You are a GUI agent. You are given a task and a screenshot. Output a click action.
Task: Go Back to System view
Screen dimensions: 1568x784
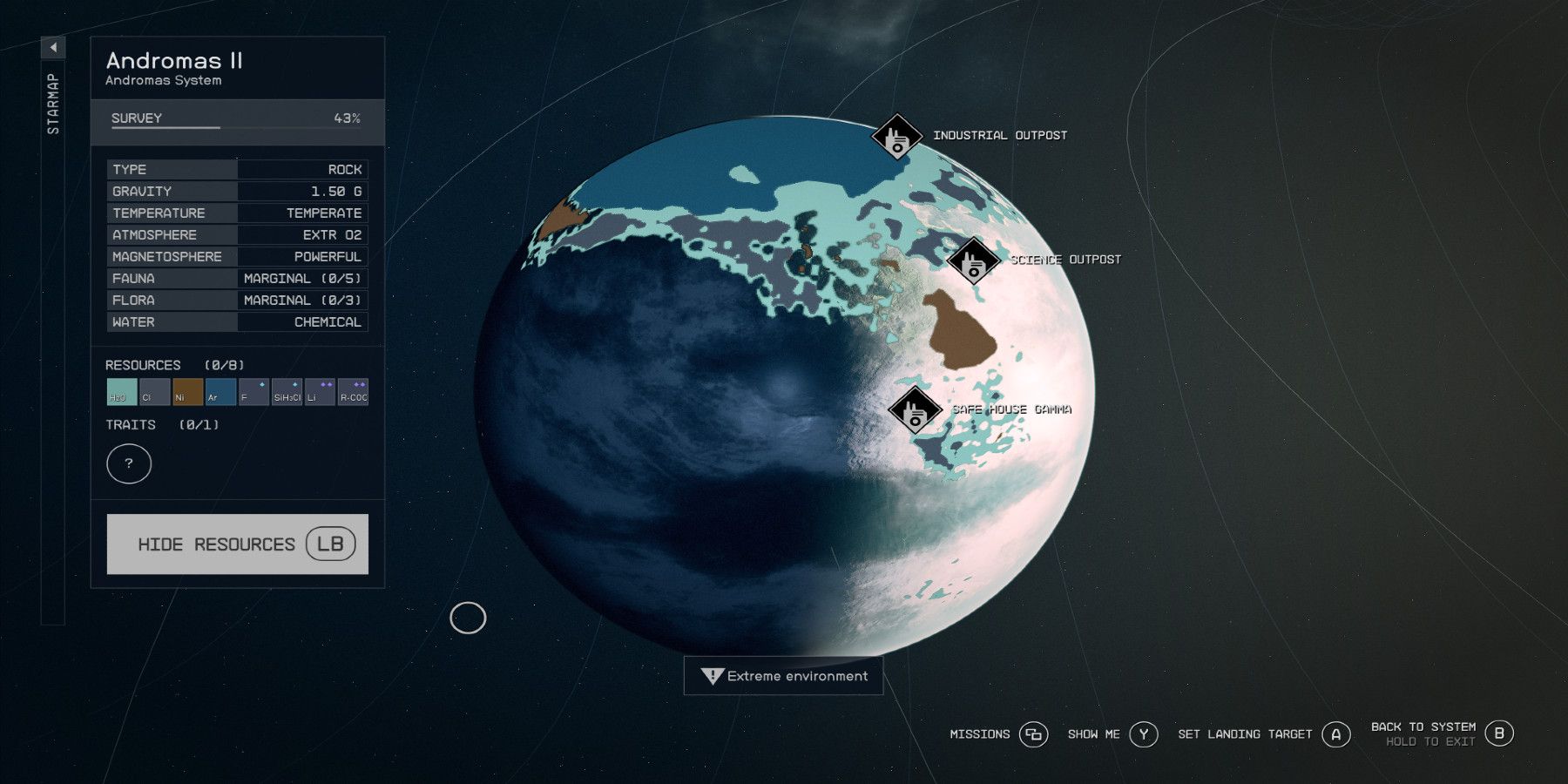click(1500, 733)
